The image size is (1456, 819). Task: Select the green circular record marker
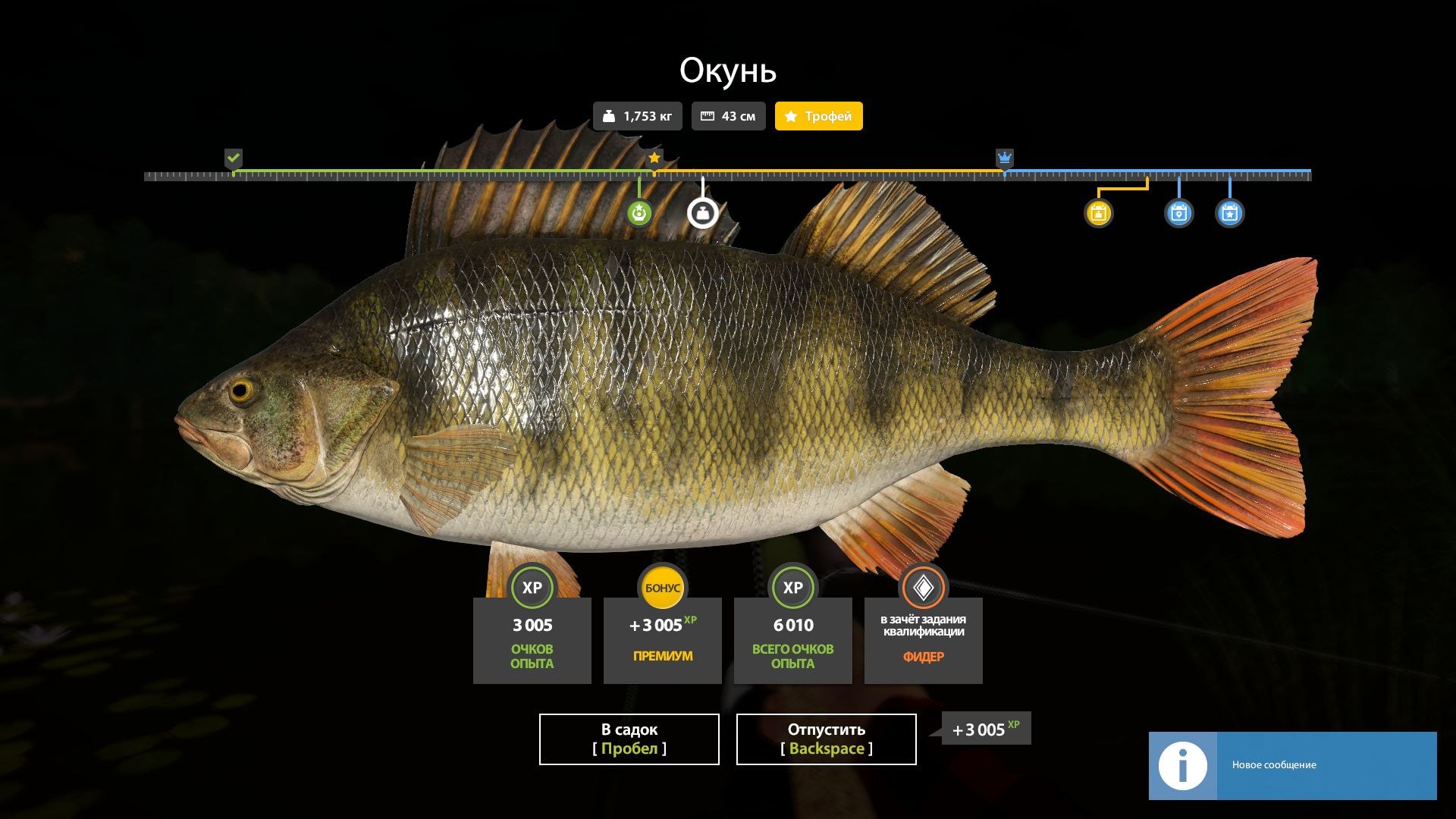tap(639, 213)
